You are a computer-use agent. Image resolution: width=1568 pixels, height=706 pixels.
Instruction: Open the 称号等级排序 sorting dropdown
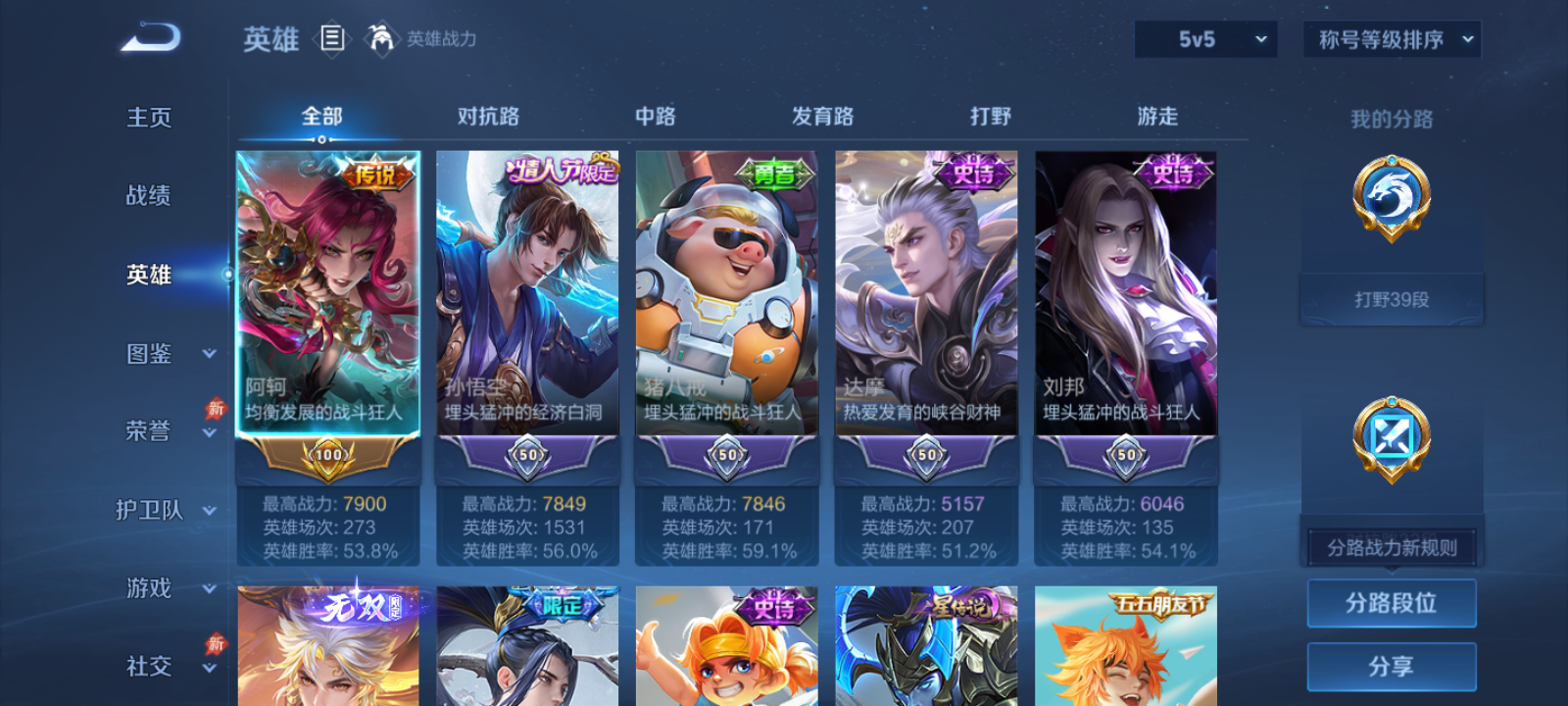[1390, 39]
